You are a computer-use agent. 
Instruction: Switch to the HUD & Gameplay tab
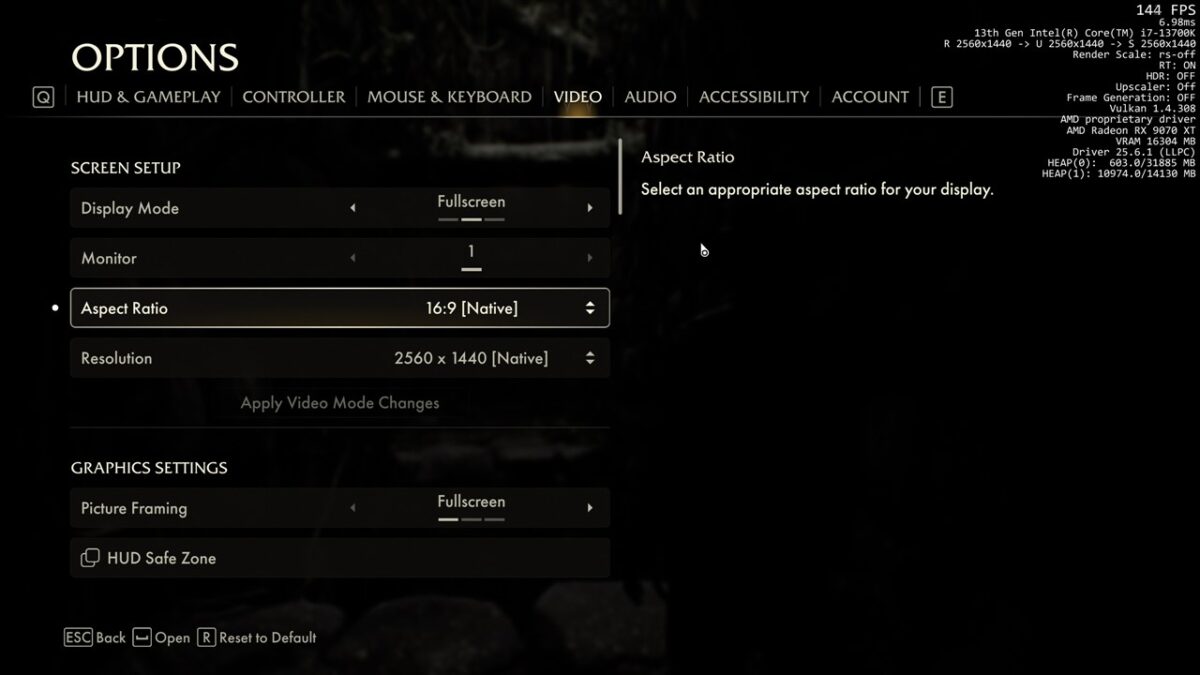[x=148, y=97]
